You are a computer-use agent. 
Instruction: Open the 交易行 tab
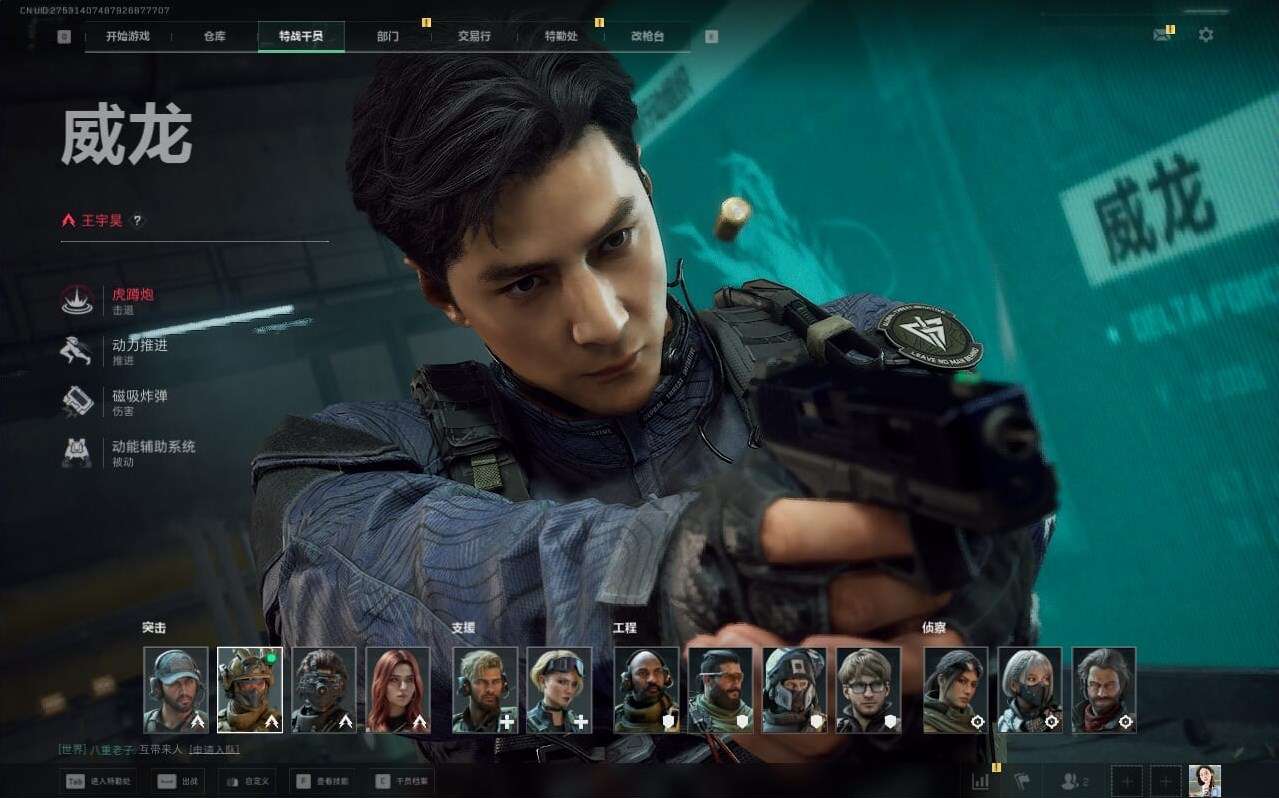pyautogui.click(x=474, y=36)
